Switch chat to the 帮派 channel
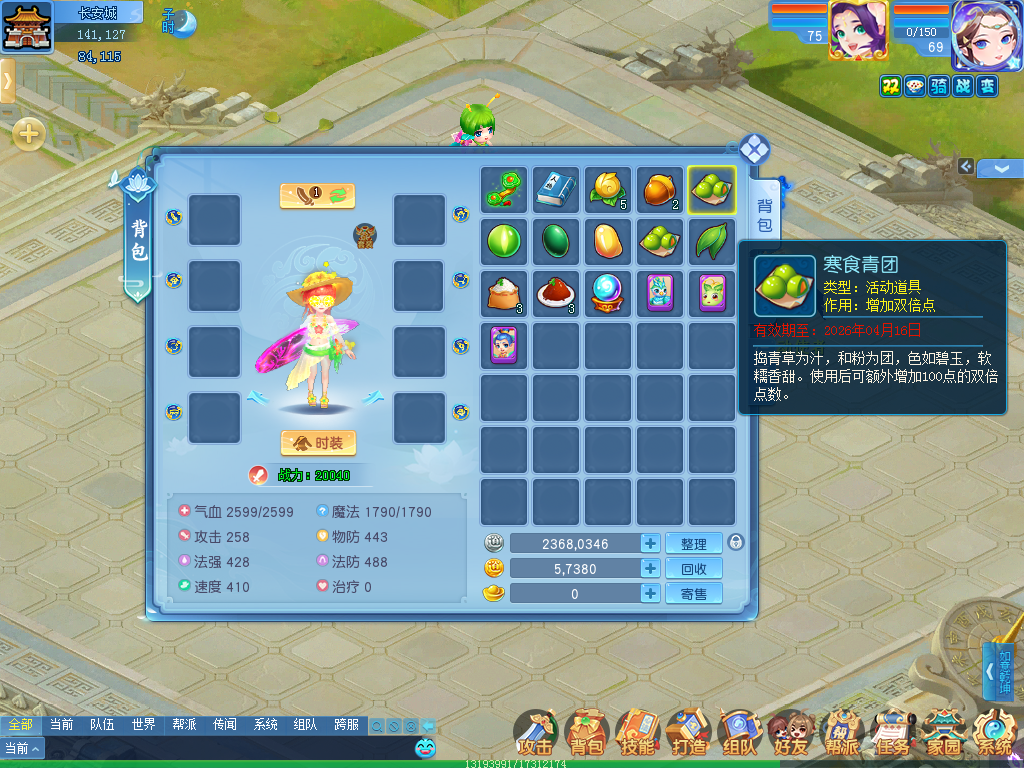Screen dimensions: 1024x768 coord(184,724)
